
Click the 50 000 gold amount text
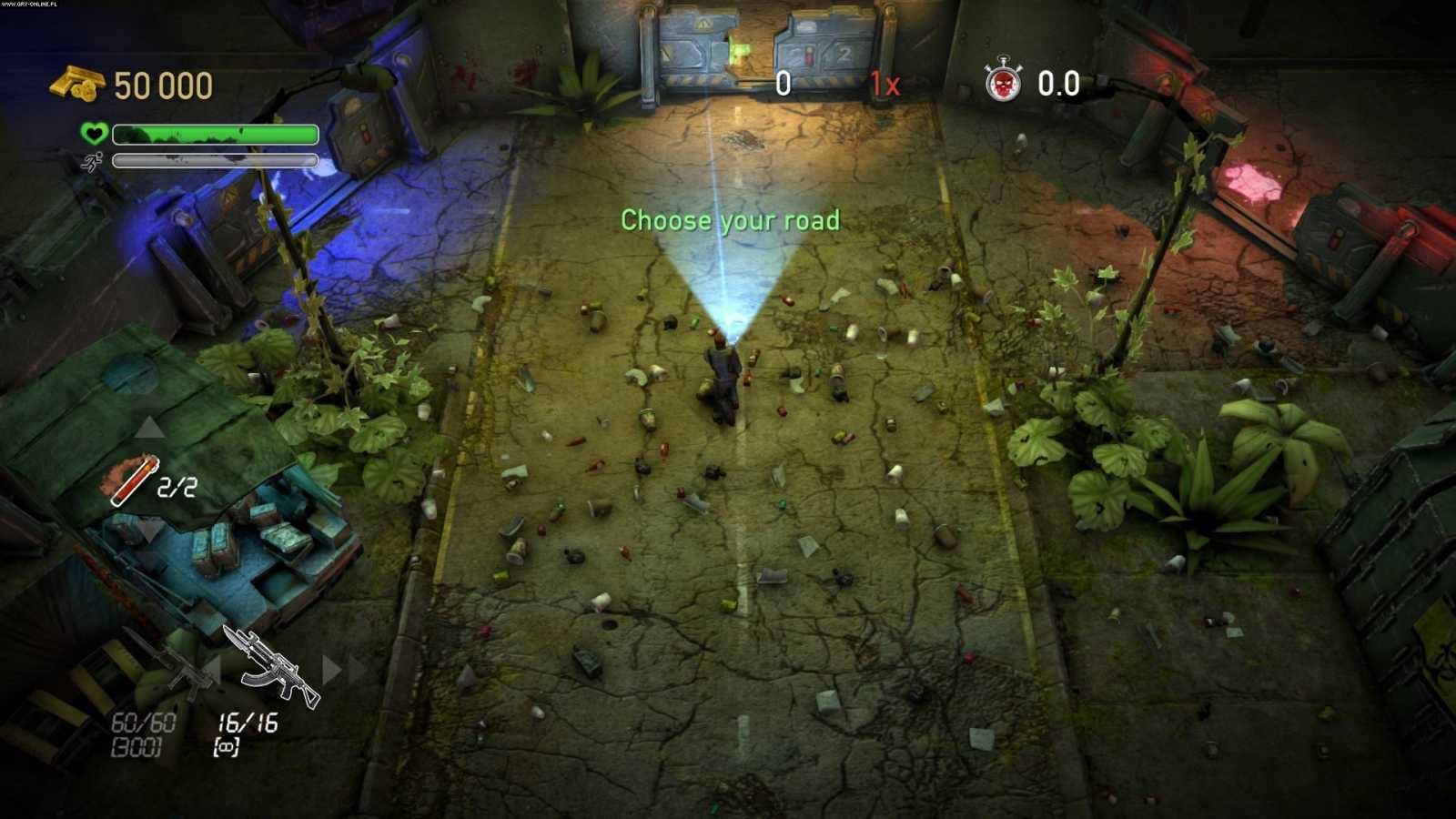coord(162,85)
